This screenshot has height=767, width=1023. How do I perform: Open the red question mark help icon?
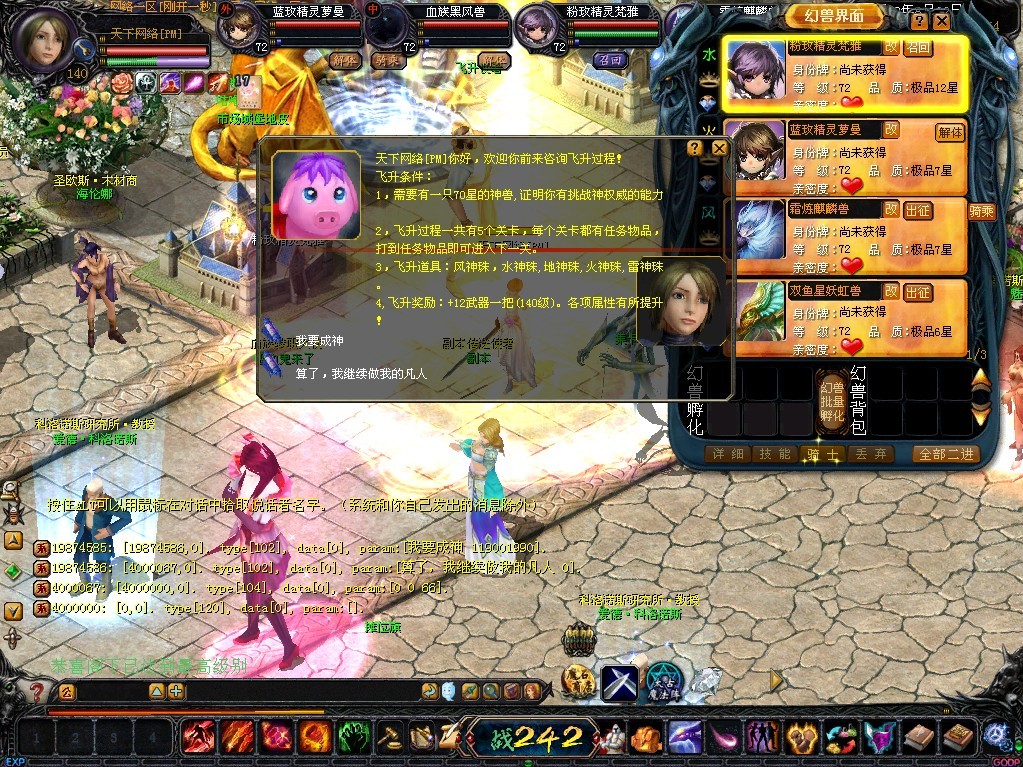click(37, 692)
